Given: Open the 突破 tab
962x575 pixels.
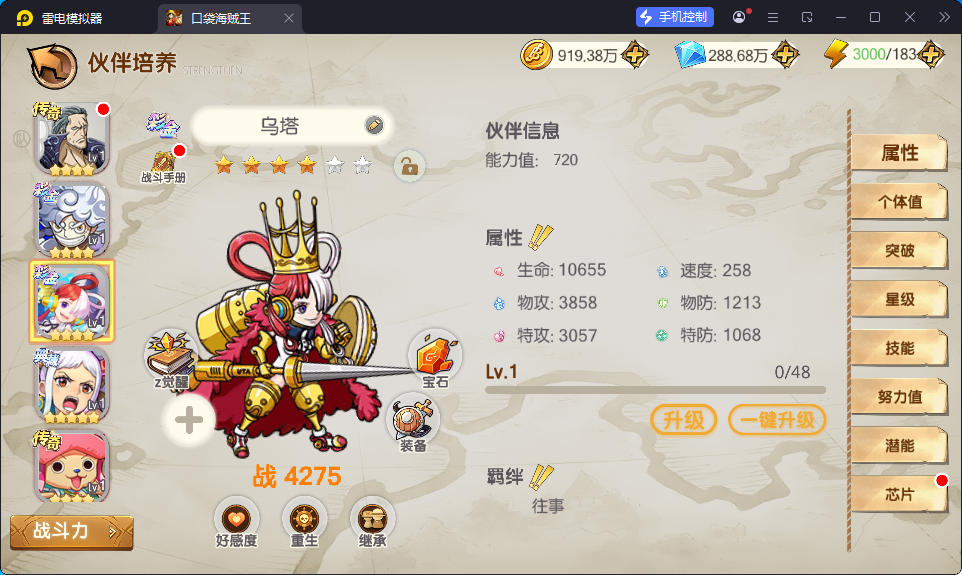Looking at the screenshot, I should click(x=898, y=250).
